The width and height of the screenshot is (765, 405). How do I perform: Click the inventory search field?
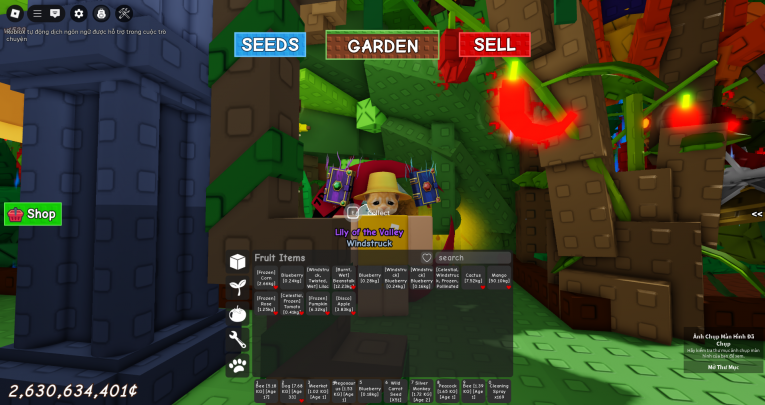472,258
